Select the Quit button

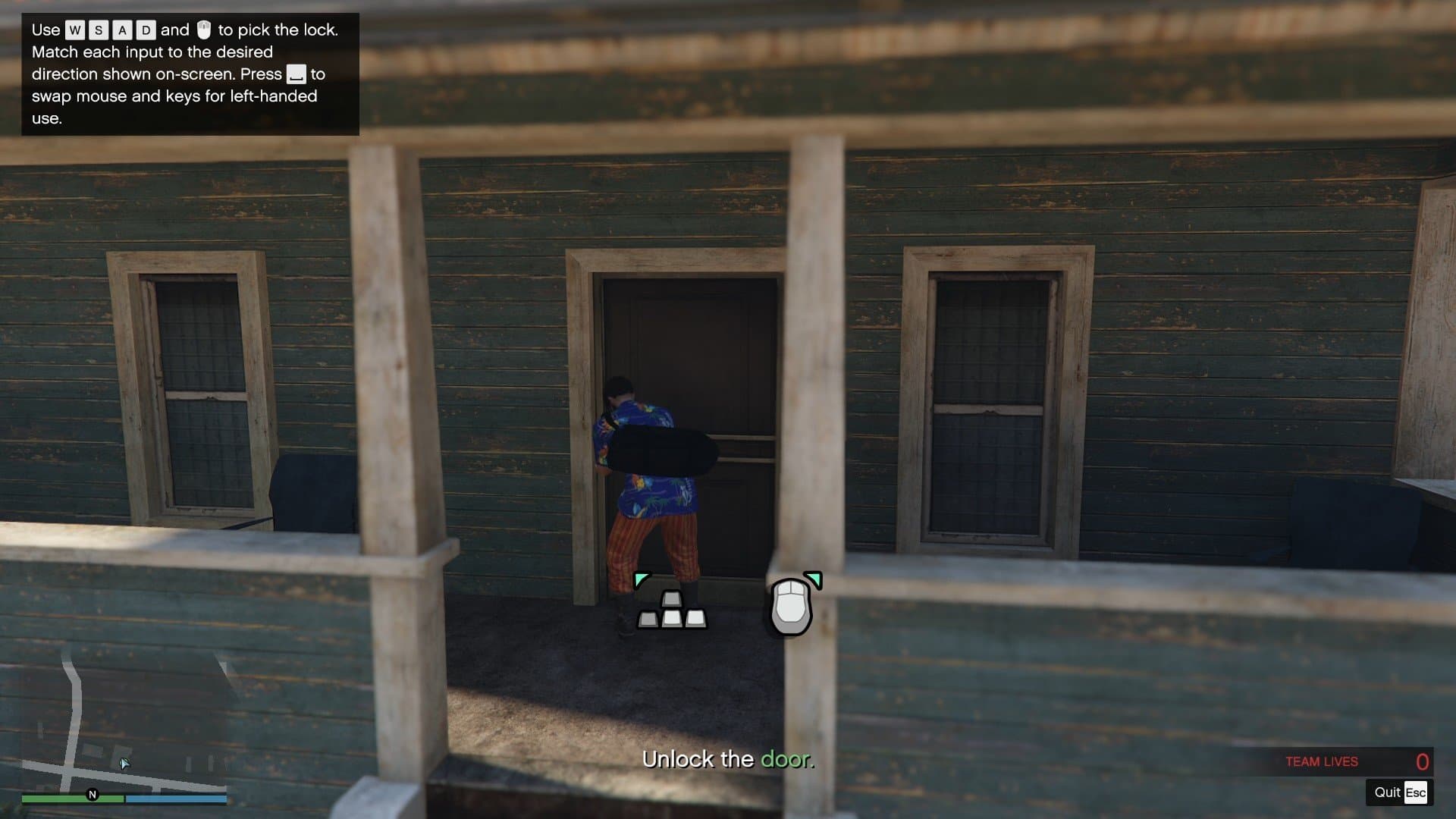pyautogui.click(x=1399, y=792)
